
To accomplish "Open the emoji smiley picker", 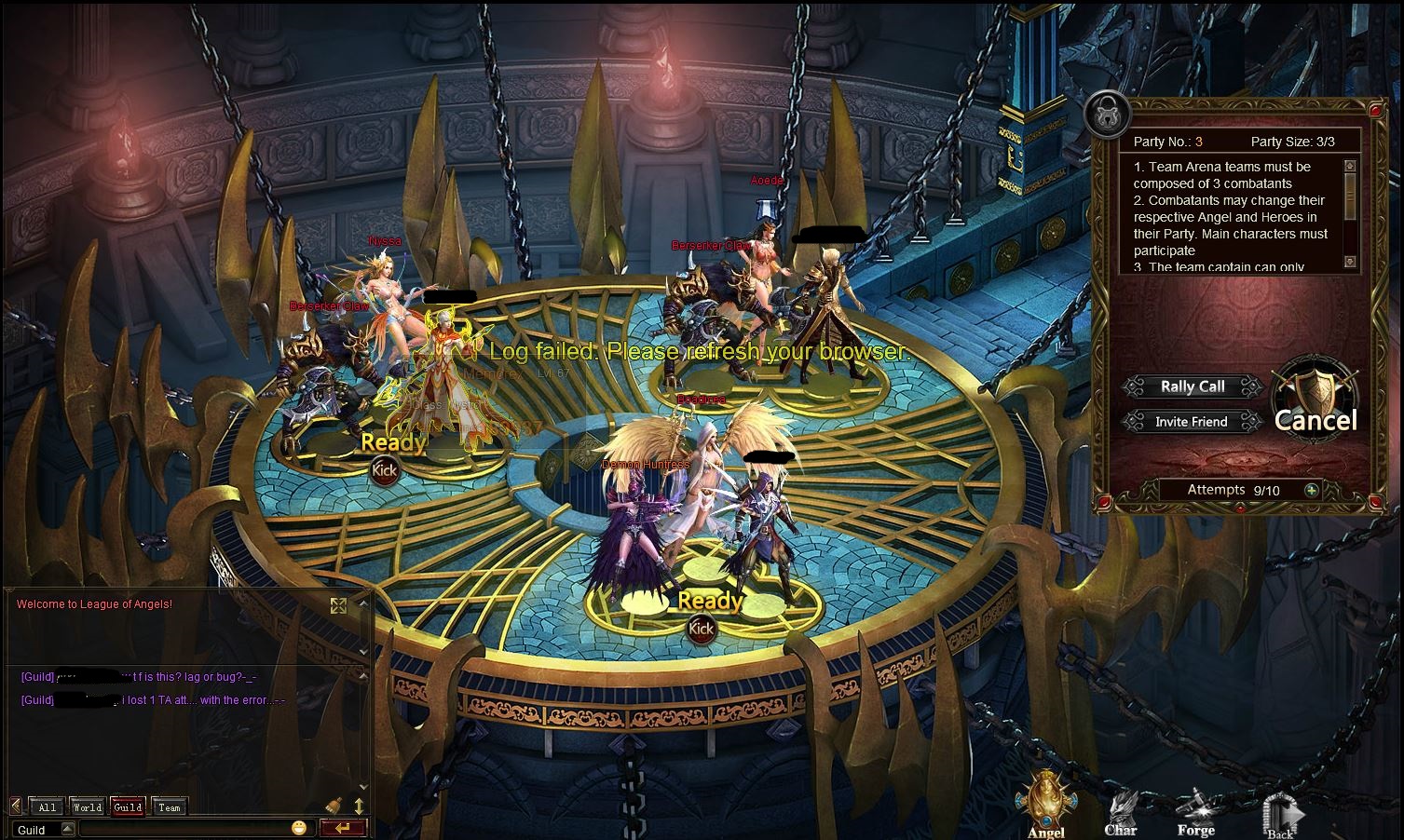I will 298,828.
